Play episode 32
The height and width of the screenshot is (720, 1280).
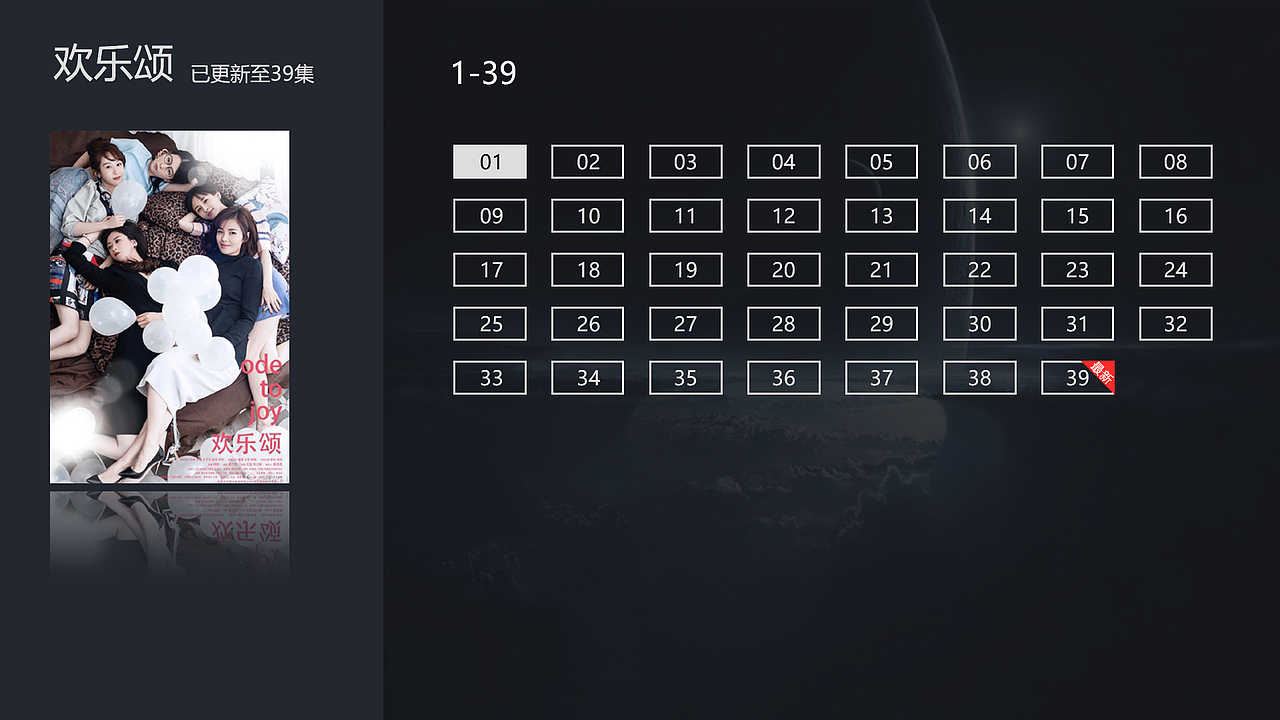pyautogui.click(x=1175, y=323)
